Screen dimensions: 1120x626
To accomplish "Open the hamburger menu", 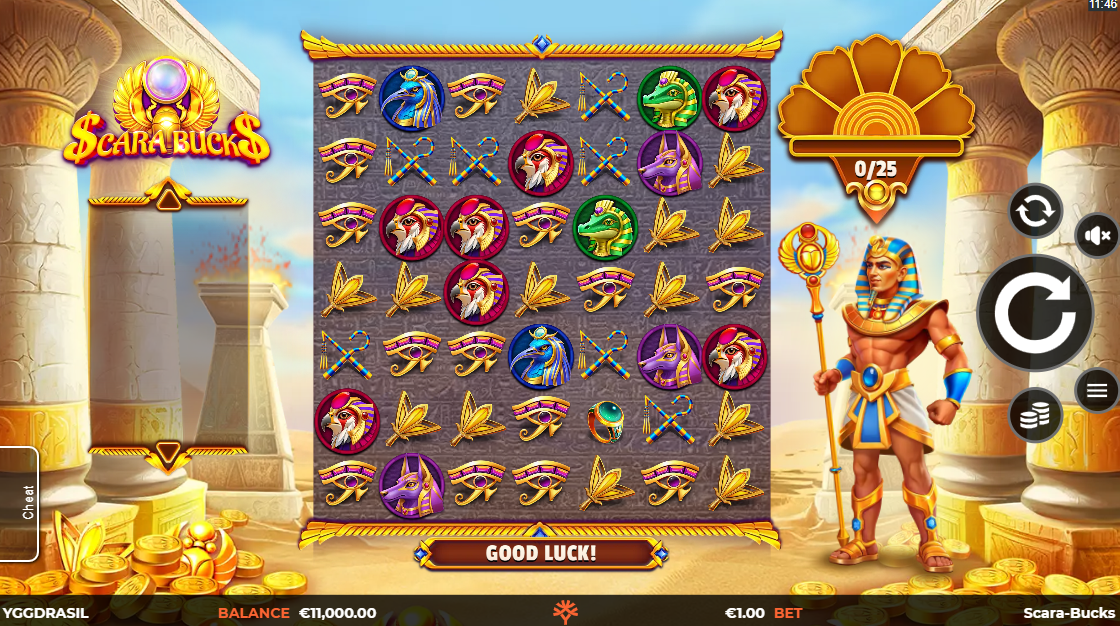I will (1097, 390).
